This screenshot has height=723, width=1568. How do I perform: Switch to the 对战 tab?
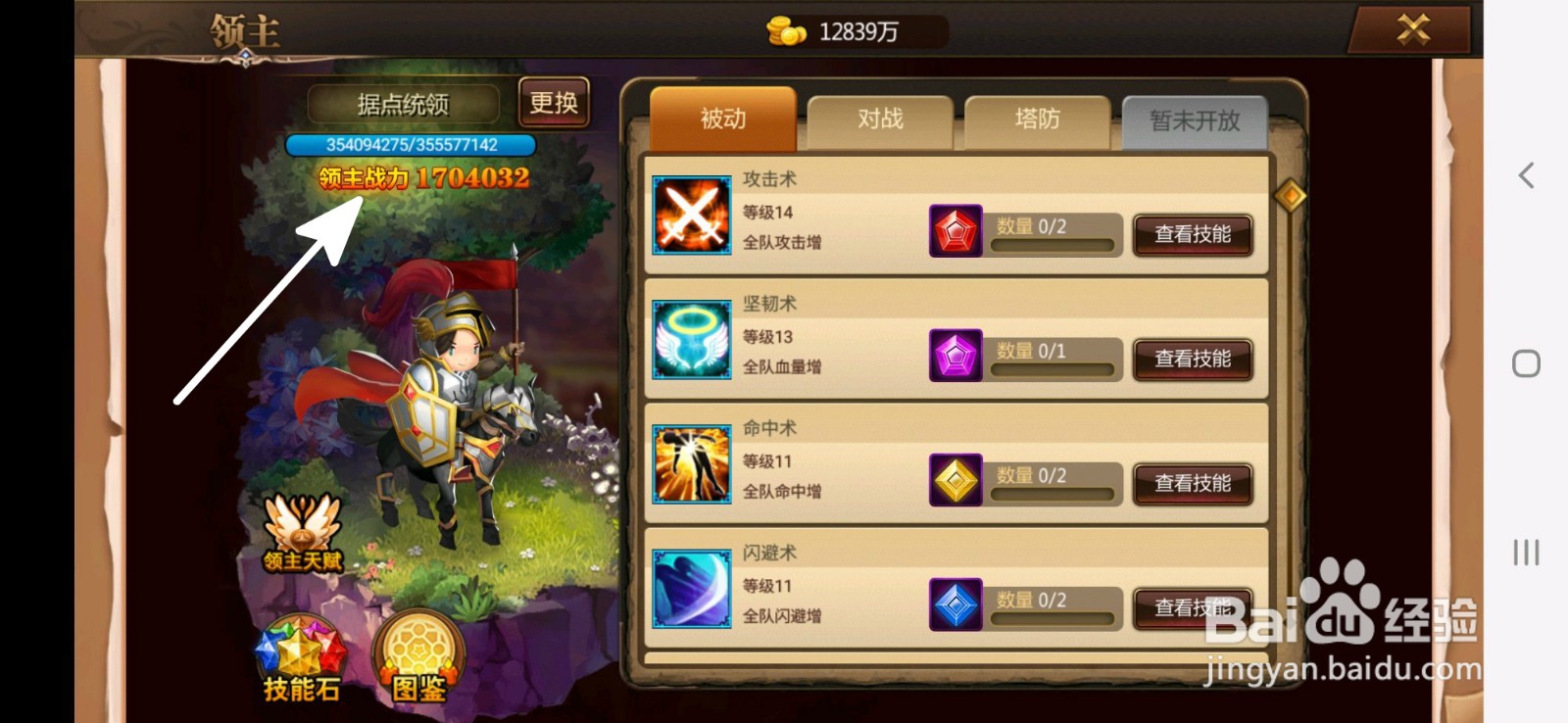[879, 118]
